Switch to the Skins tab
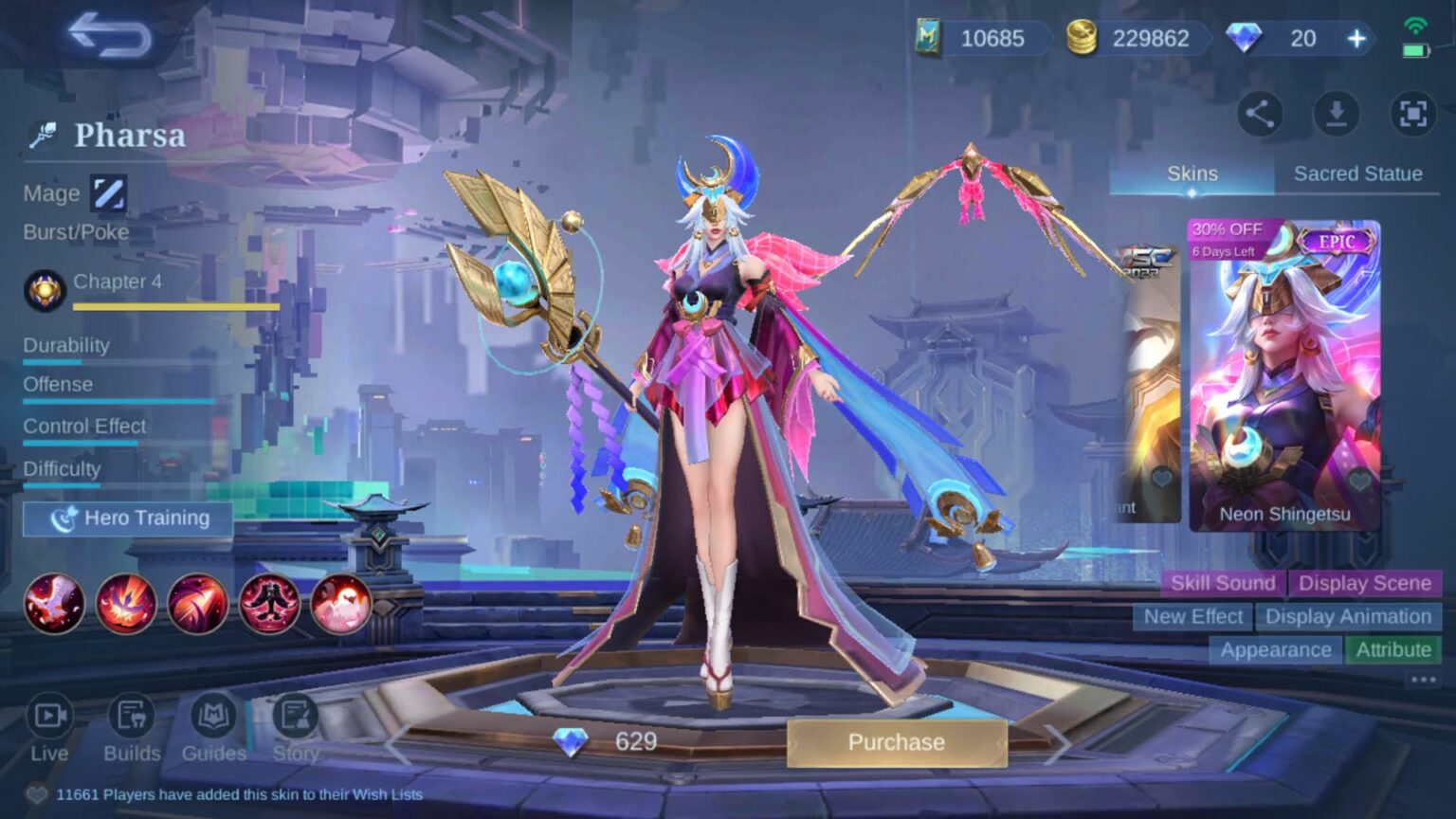 [x=1192, y=173]
